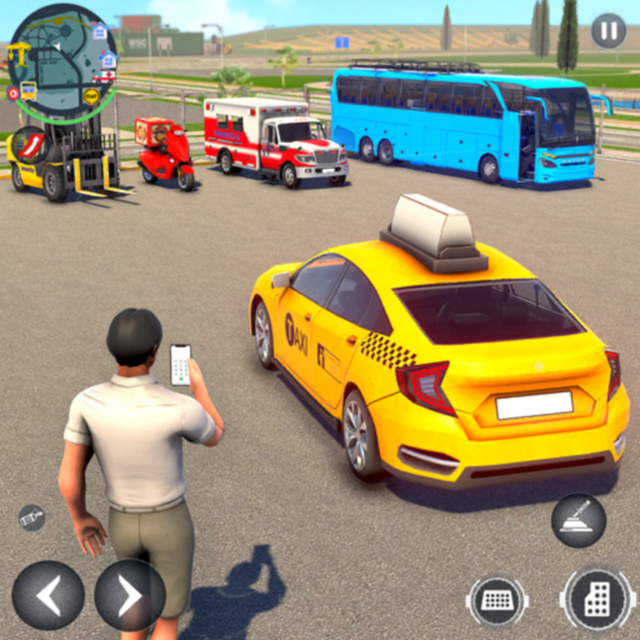Choose the yellow bus marker on minimap
This screenshot has width=640, height=640.
[x=29, y=90]
